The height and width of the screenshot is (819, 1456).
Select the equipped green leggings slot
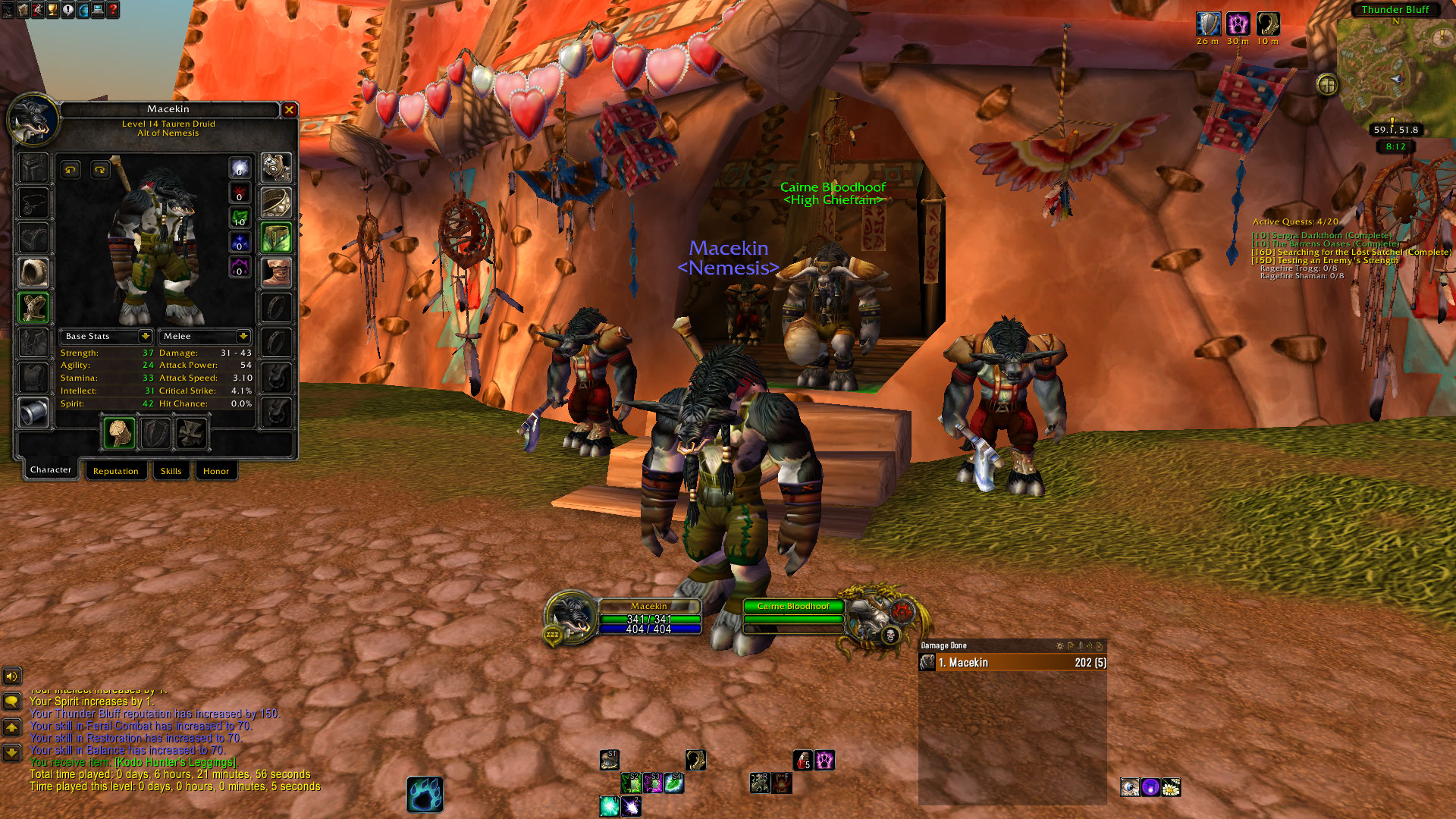point(276,237)
